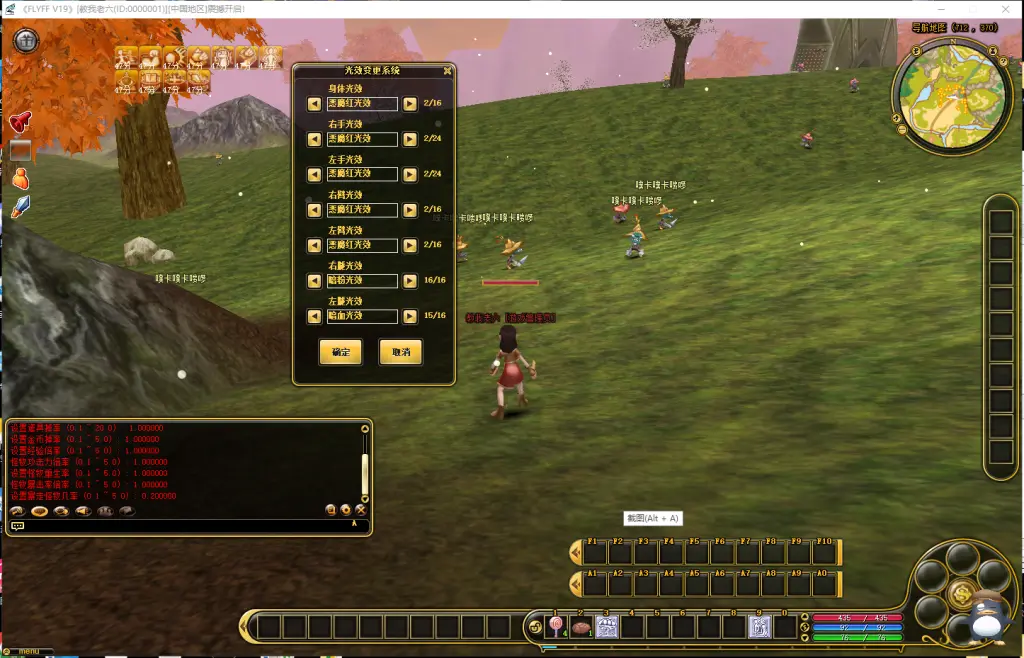Select the previous 右腿光效 right-leg effect
This screenshot has width=1024, height=658.
[x=314, y=281]
